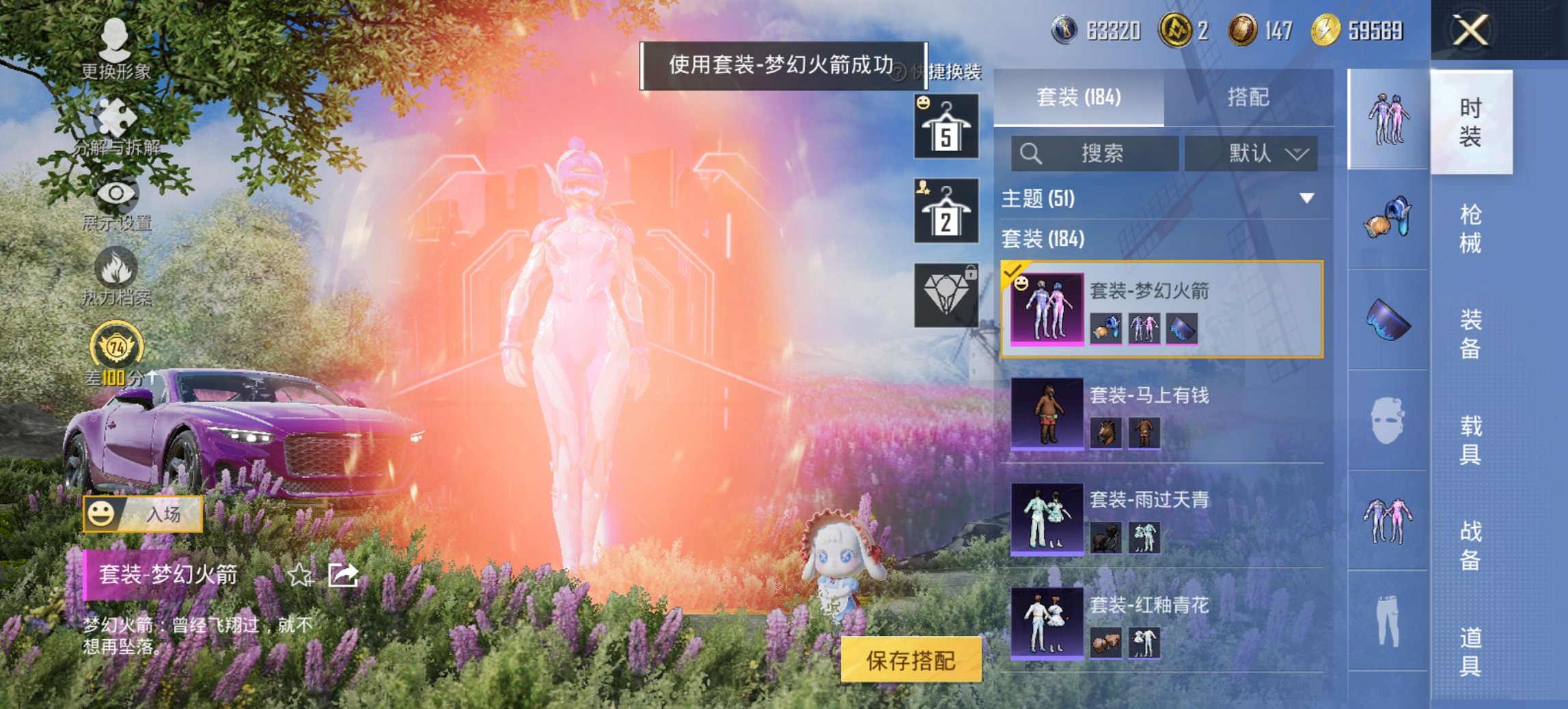
Task: Select the pants category icon in sidebar
Action: 1387,622
